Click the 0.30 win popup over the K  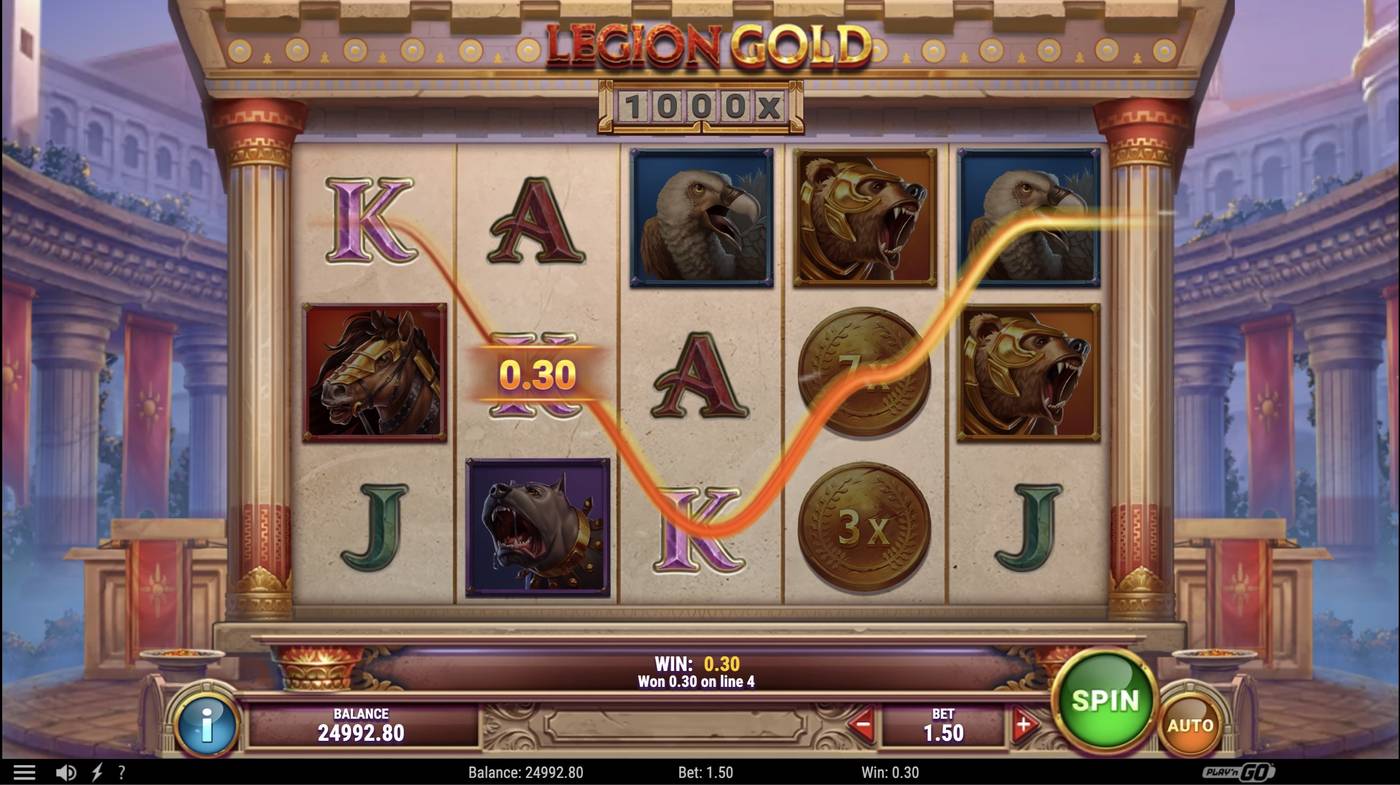pos(540,374)
